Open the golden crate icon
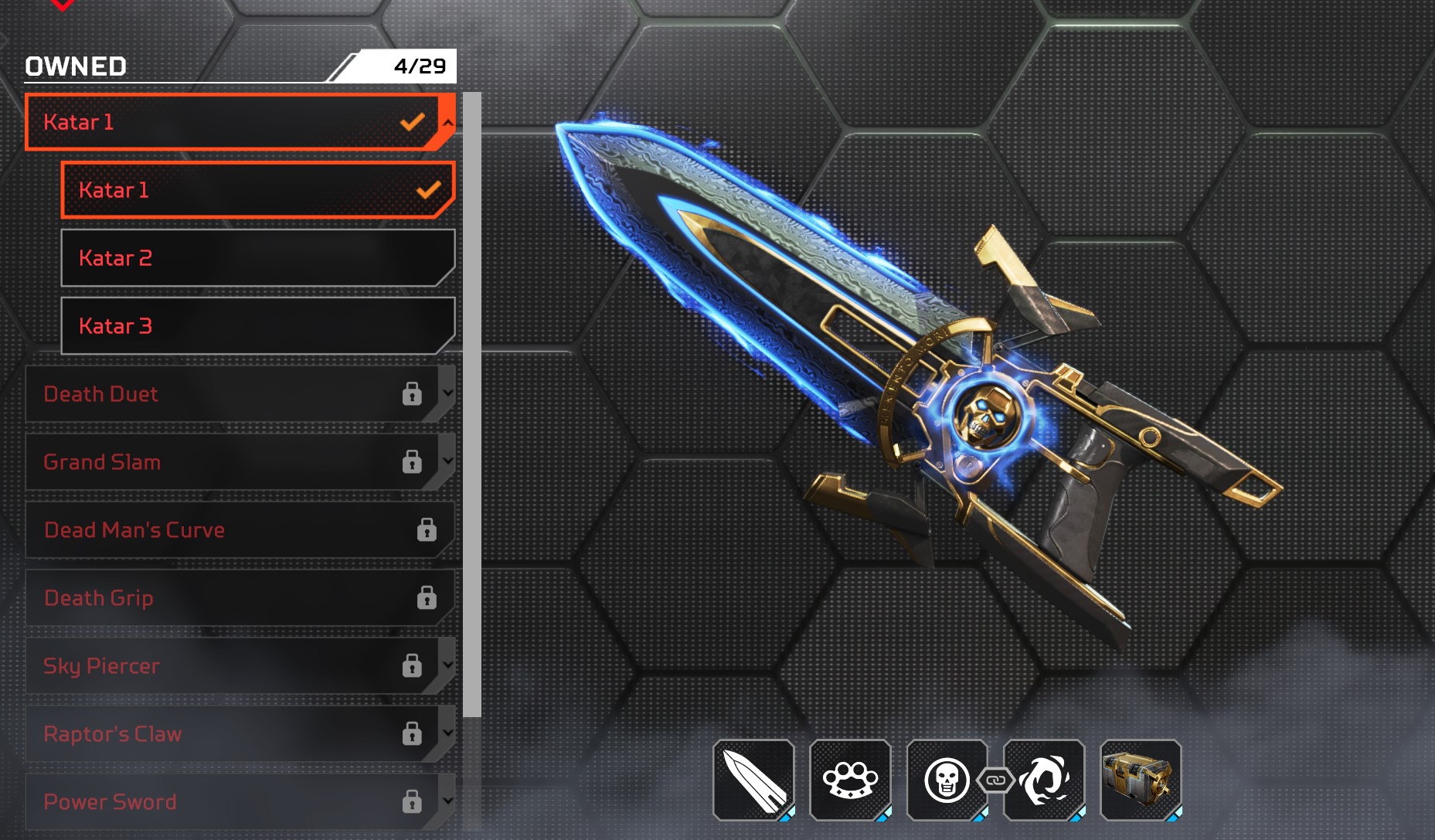Viewport: 1435px width, 840px height. coord(1141,780)
